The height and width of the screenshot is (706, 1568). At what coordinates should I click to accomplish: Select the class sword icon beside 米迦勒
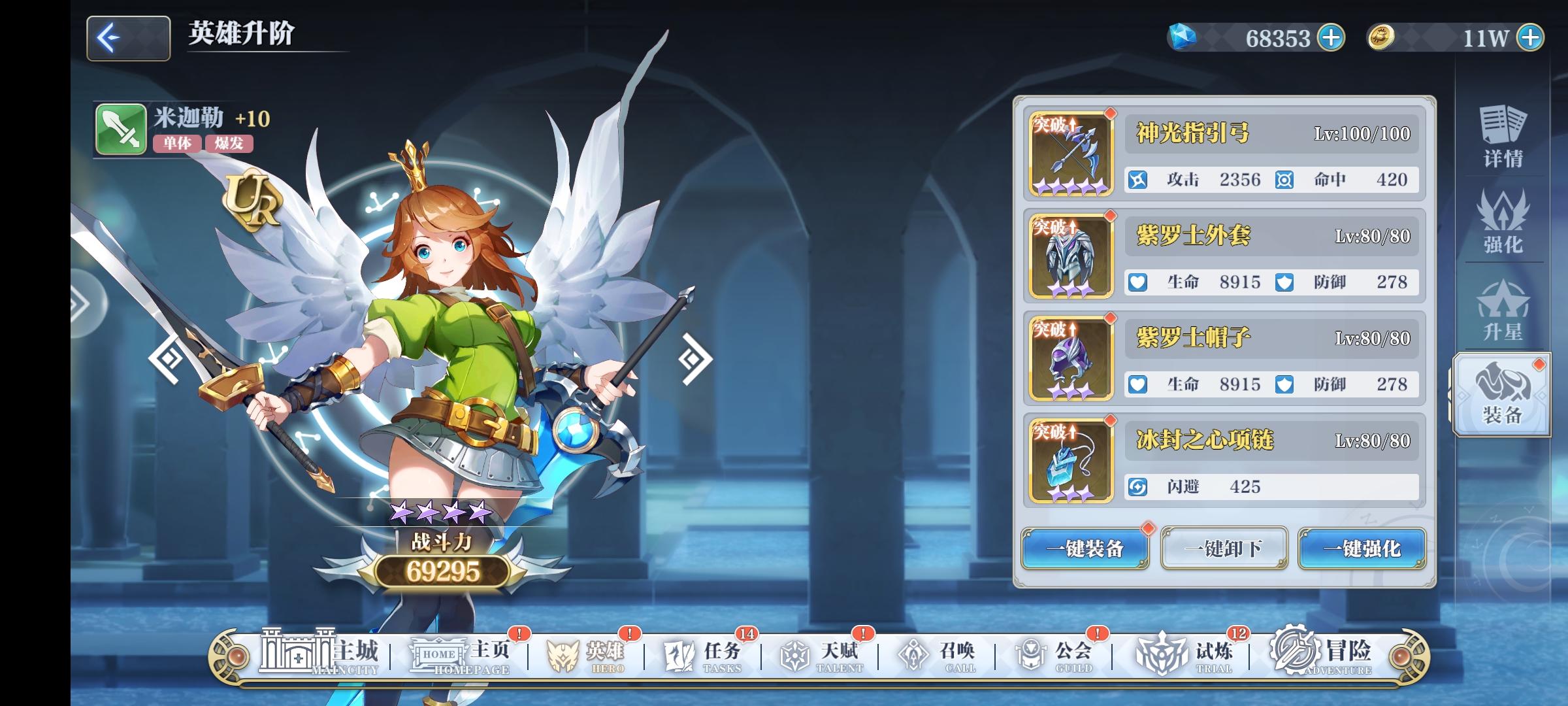click(121, 129)
